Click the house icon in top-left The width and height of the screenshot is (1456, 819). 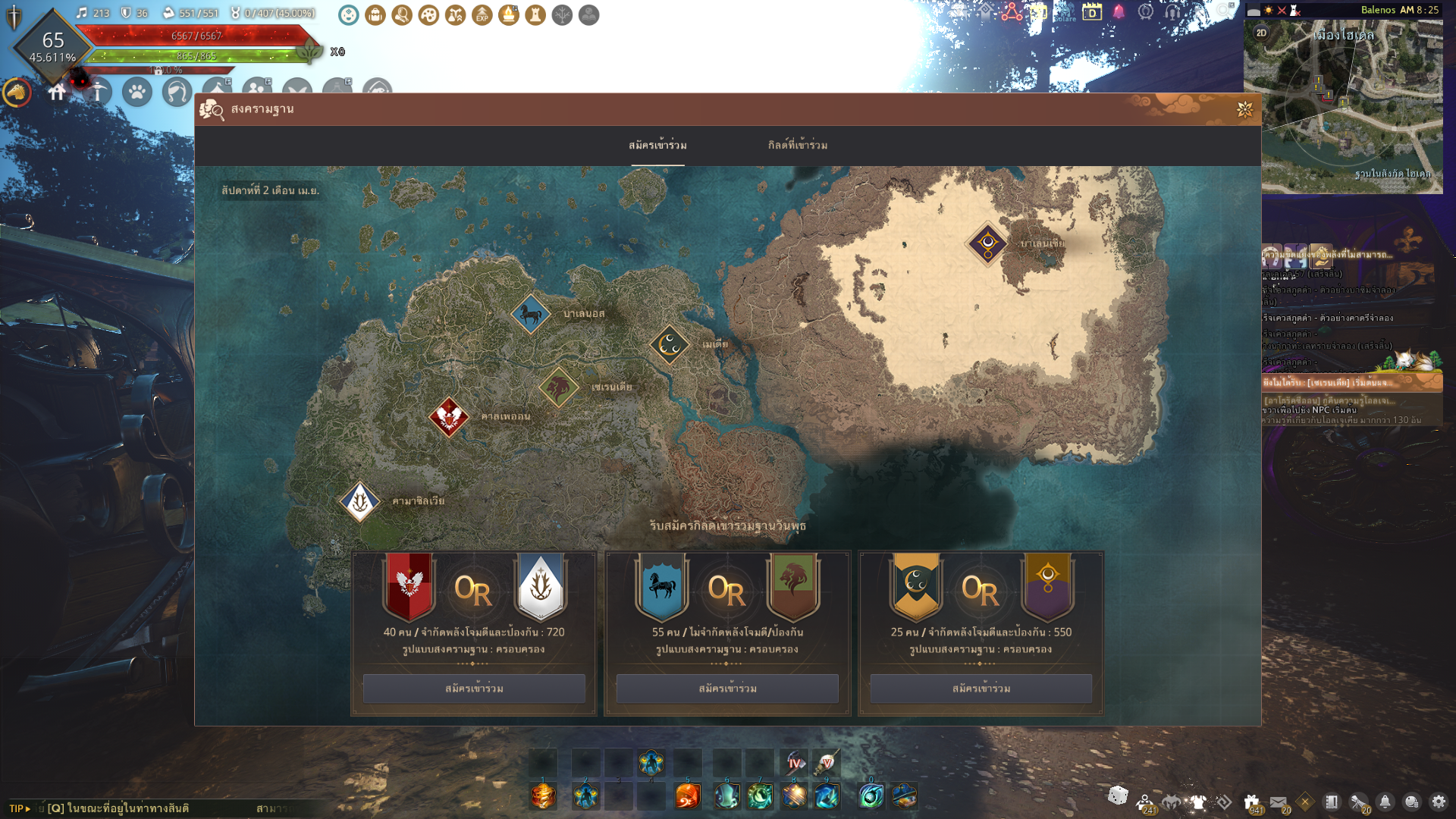point(57,93)
